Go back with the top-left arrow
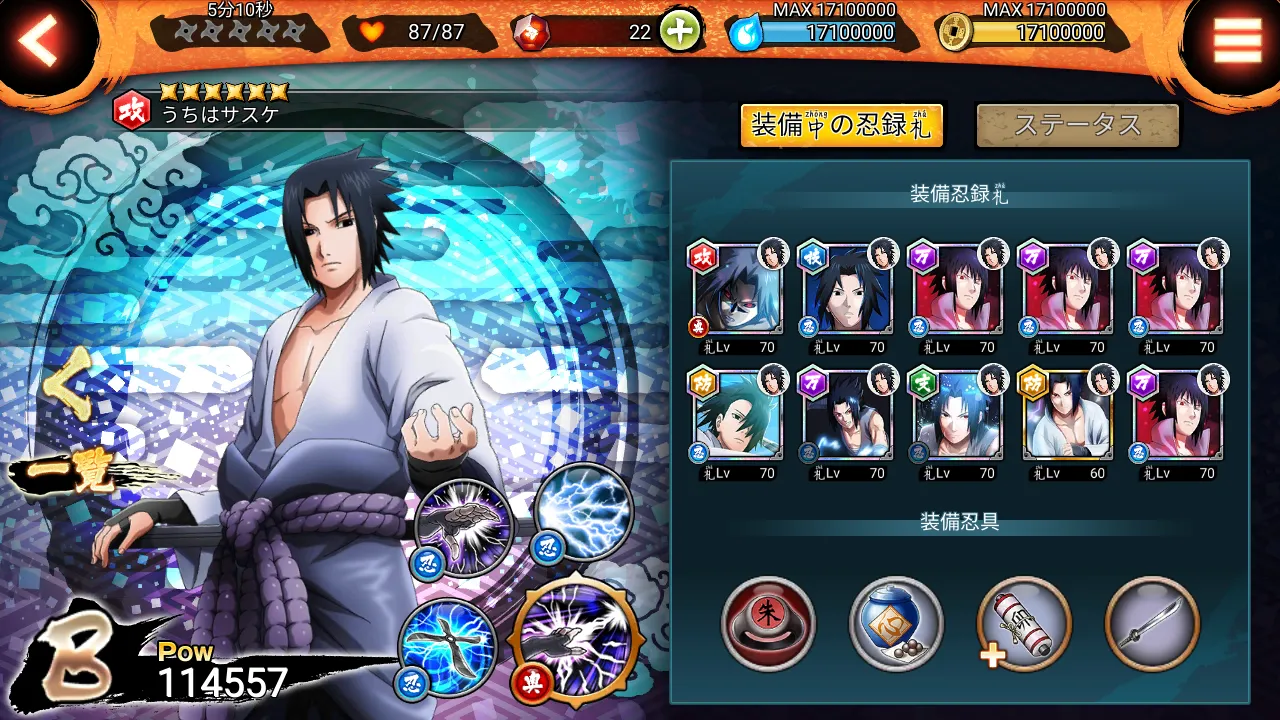 click(40, 42)
